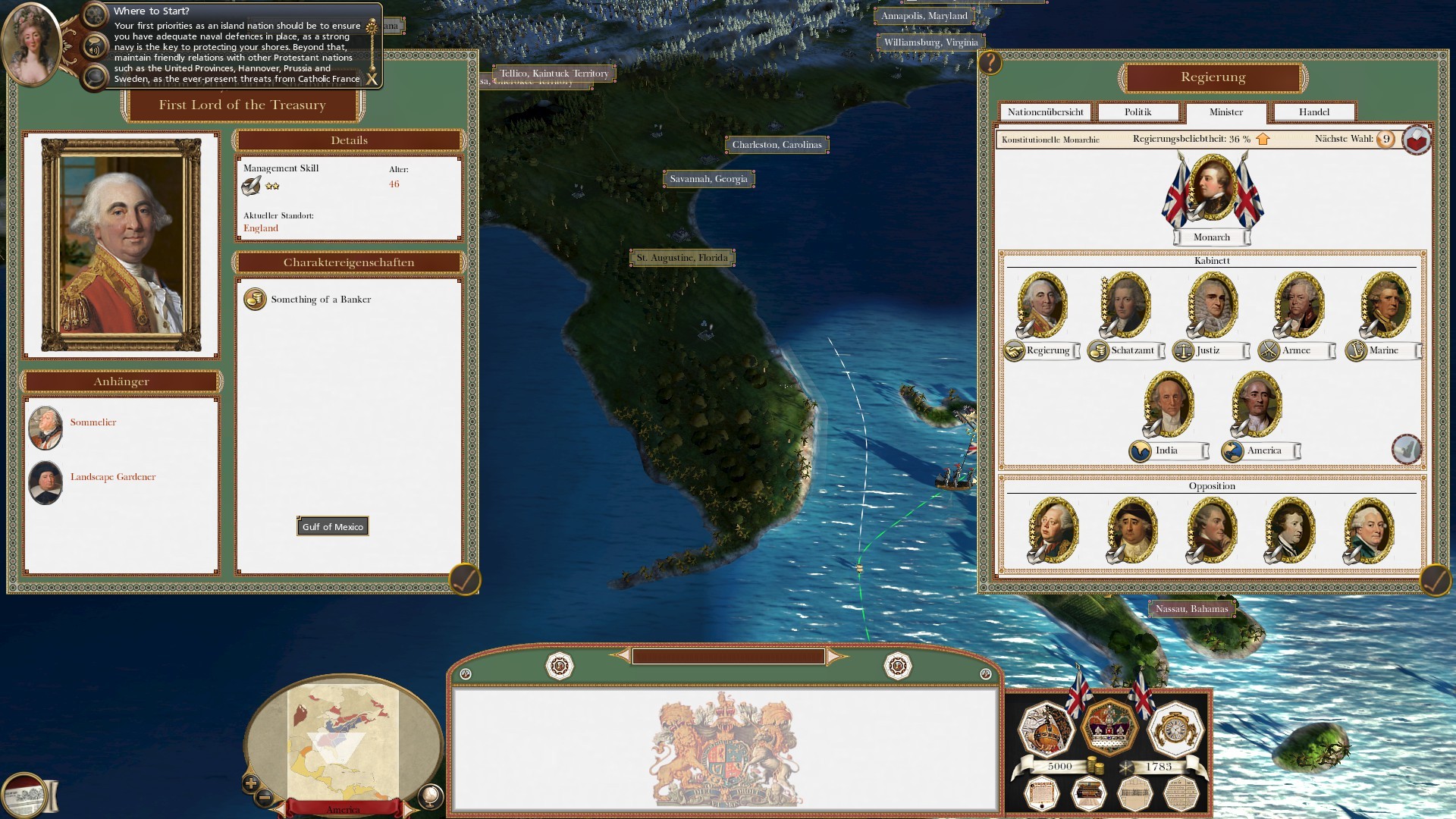This screenshot has height=819, width=1456.
Task: Open the Politik tab
Action: (x=1137, y=112)
